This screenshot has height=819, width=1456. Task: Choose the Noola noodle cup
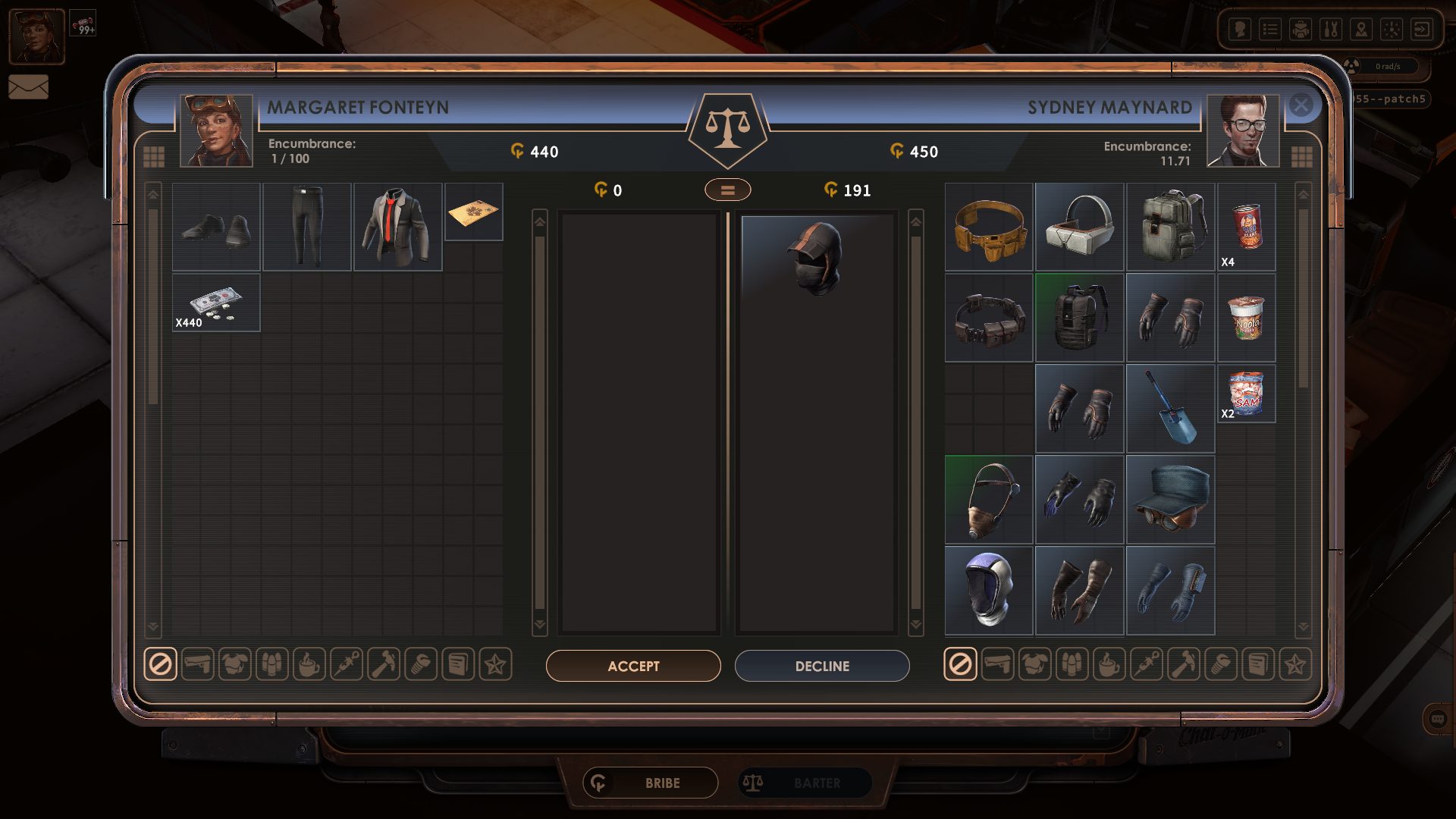(1246, 318)
